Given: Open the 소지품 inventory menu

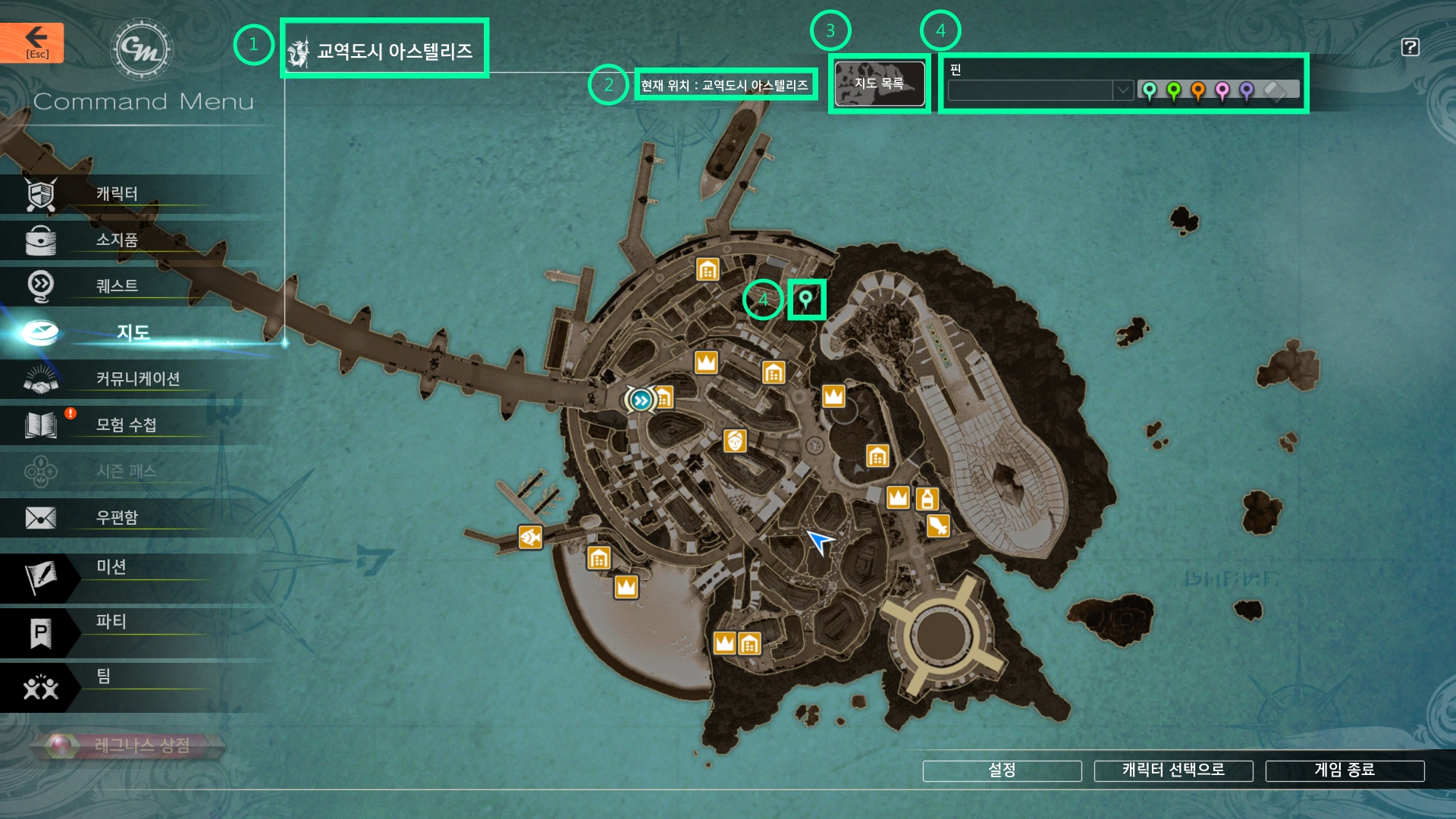Looking at the screenshot, I should [x=116, y=240].
